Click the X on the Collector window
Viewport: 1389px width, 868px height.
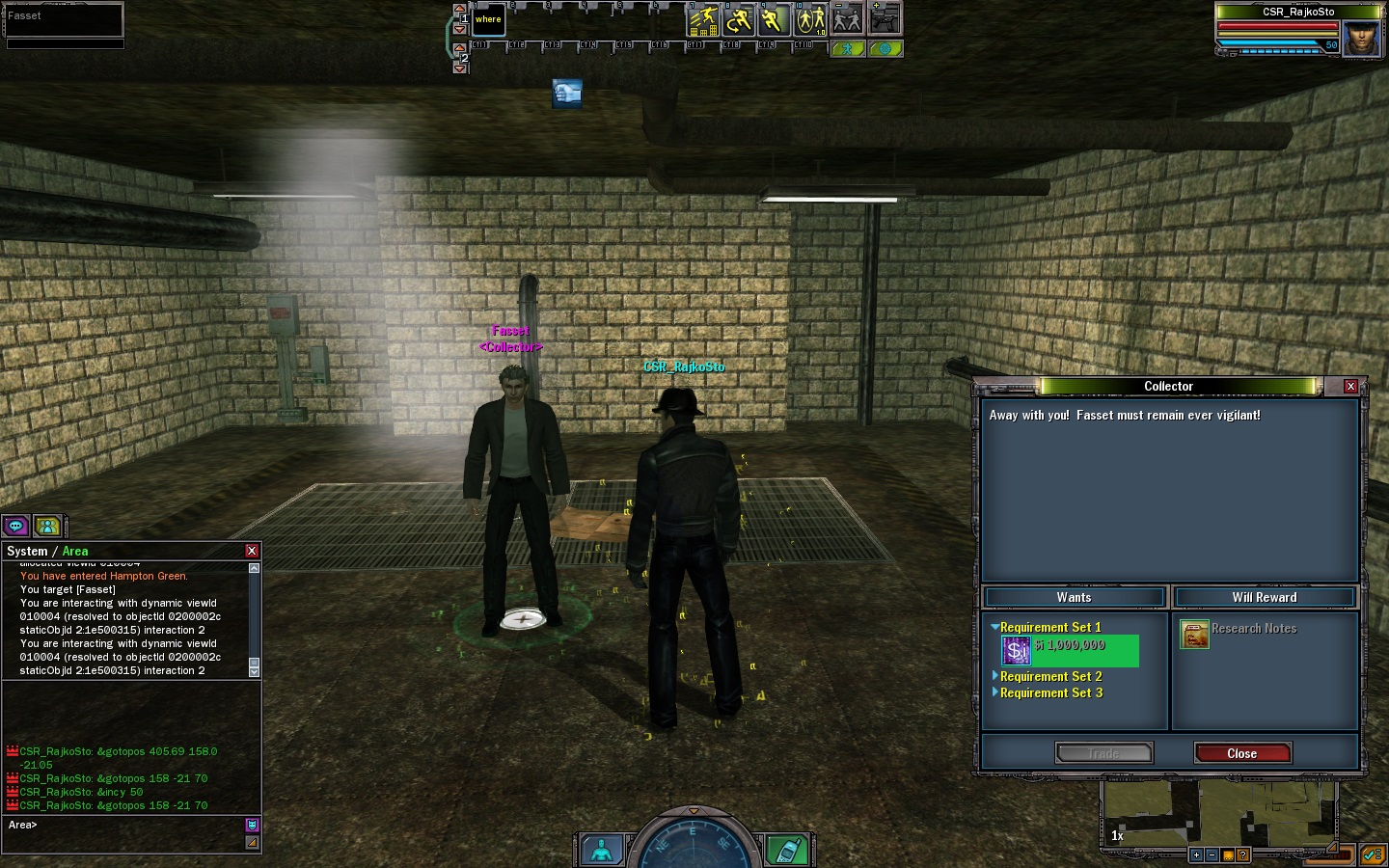[1350, 386]
